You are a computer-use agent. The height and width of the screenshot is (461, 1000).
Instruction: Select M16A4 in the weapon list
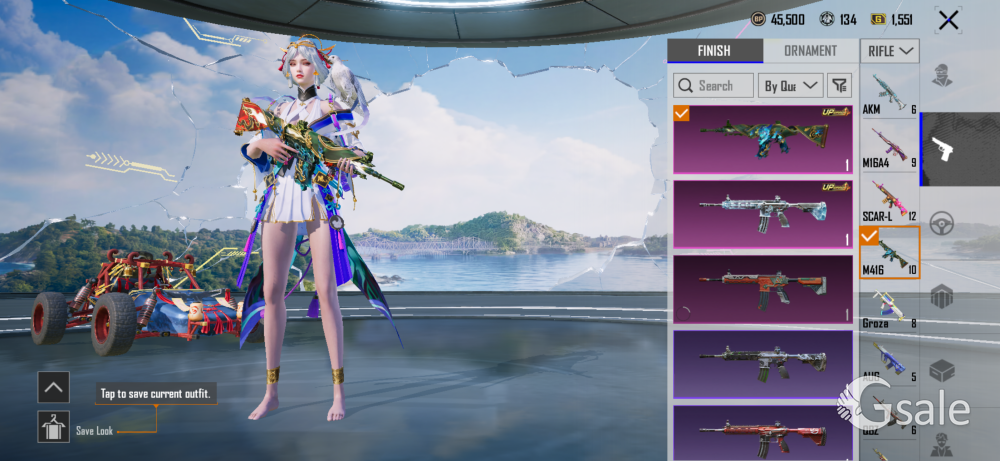tap(890, 145)
